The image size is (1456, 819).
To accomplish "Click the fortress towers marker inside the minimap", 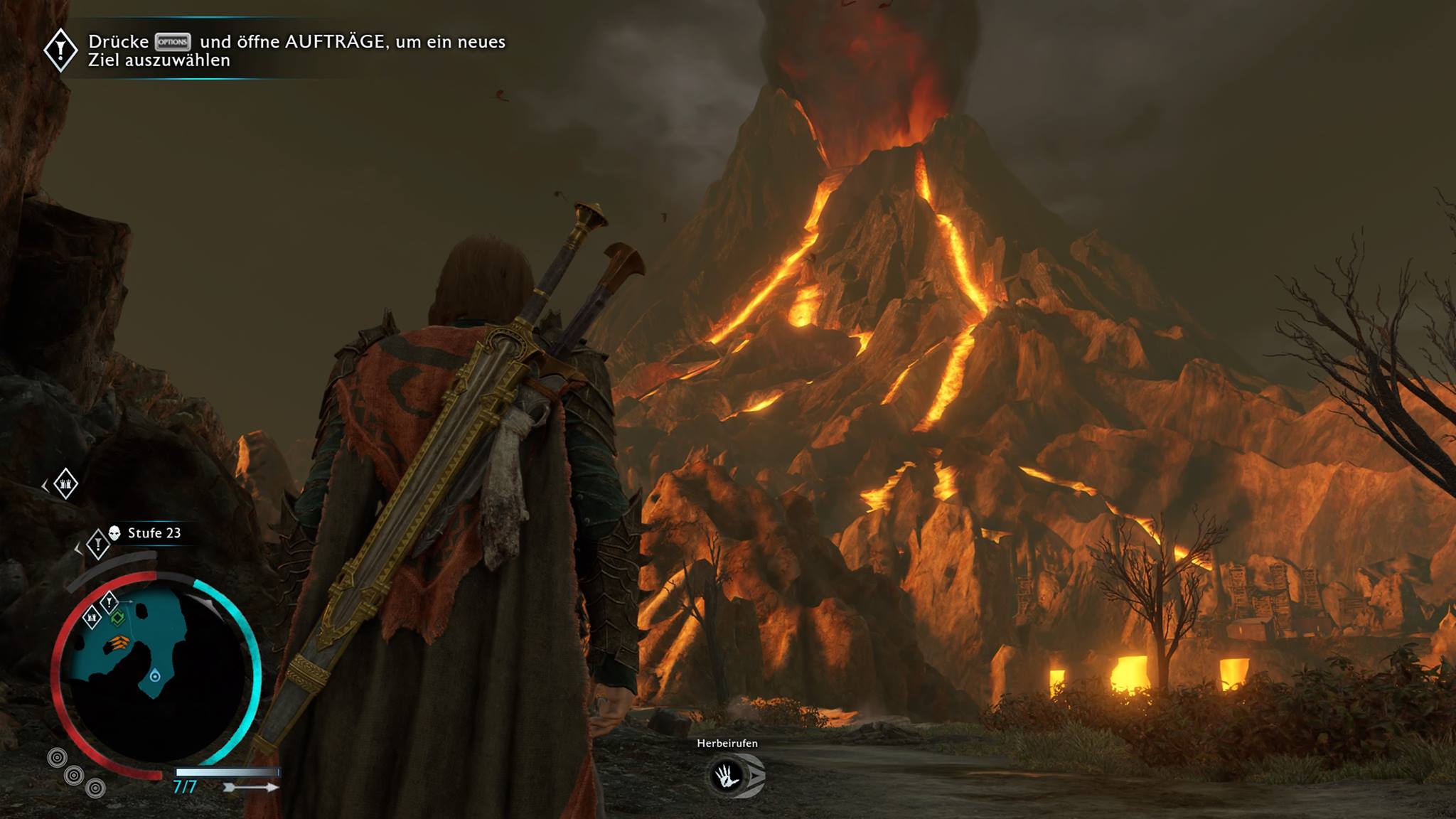I will [x=92, y=617].
